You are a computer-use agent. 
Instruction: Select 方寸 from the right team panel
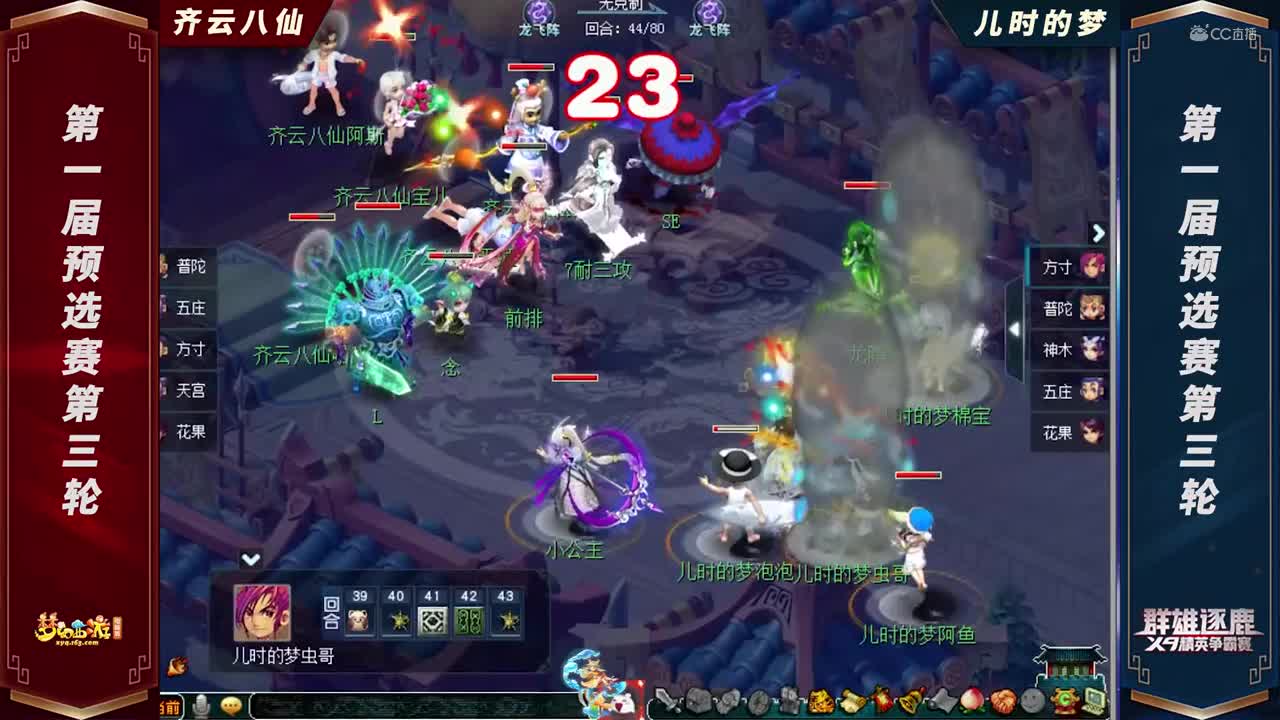point(1065,267)
